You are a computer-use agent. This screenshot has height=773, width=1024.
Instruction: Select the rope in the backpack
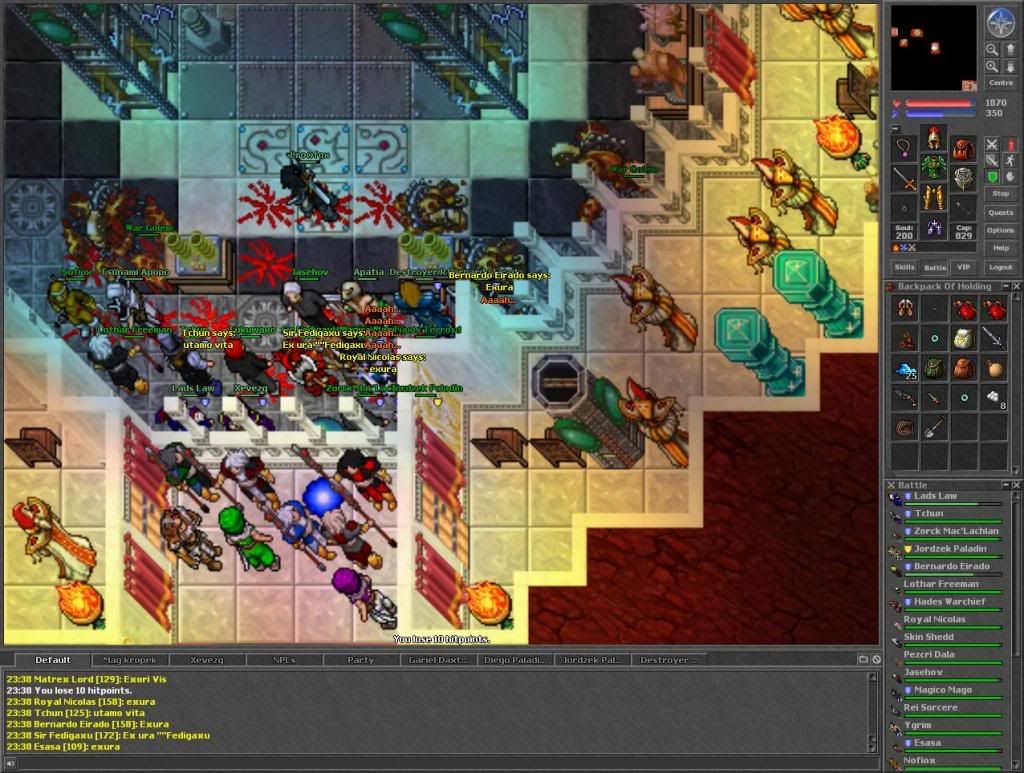point(905,428)
